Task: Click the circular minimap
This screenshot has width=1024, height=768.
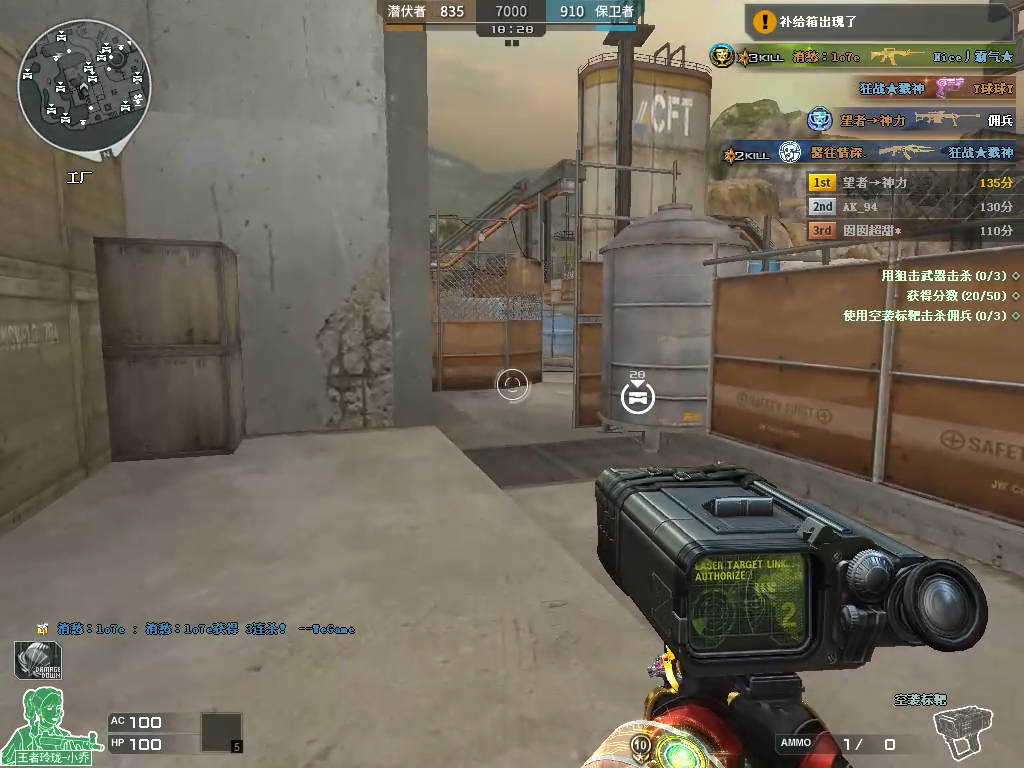Action: [x=84, y=85]
